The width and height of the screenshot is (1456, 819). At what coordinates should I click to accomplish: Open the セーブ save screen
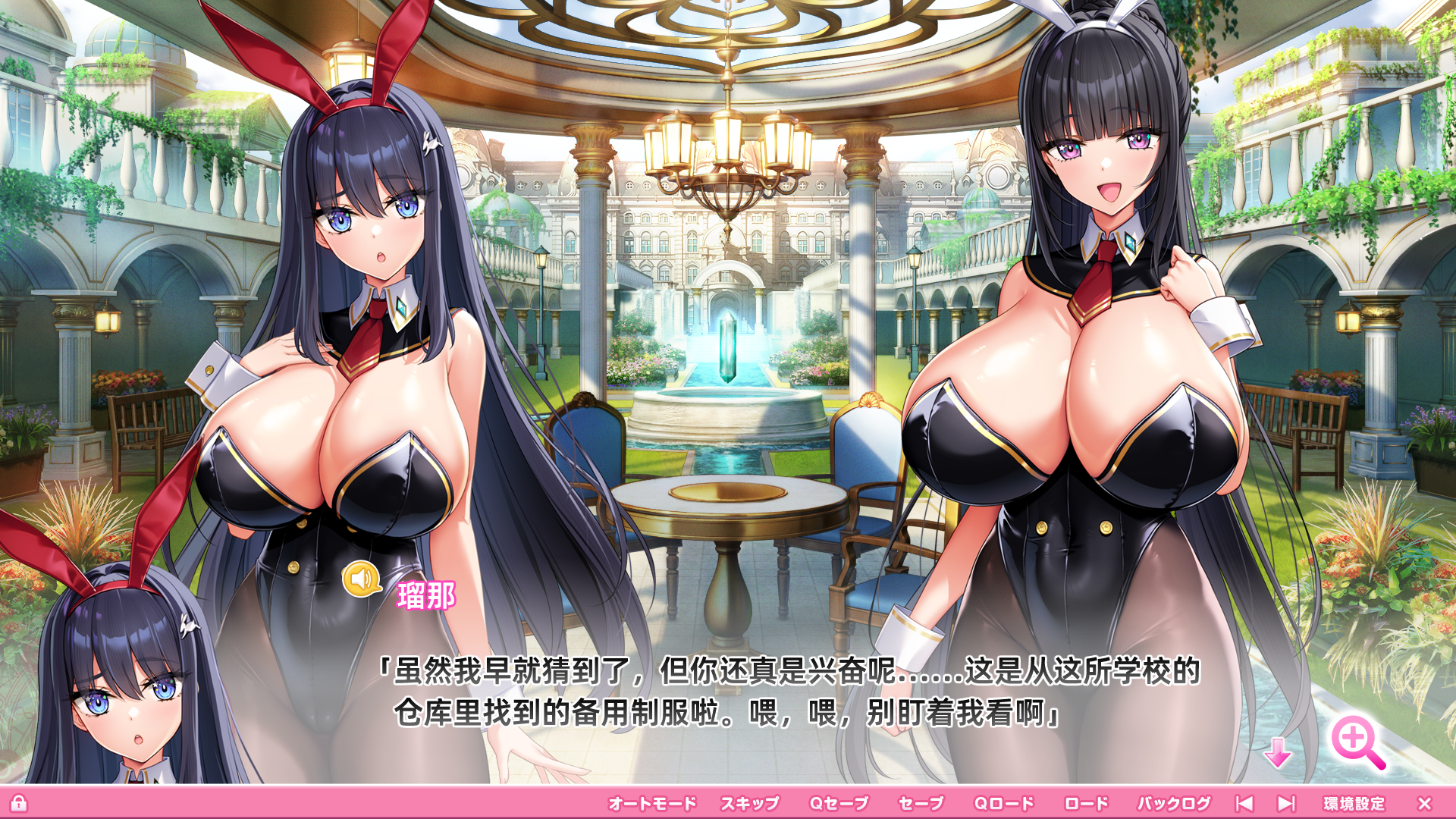pyautogui.click(x=922, y=800)
